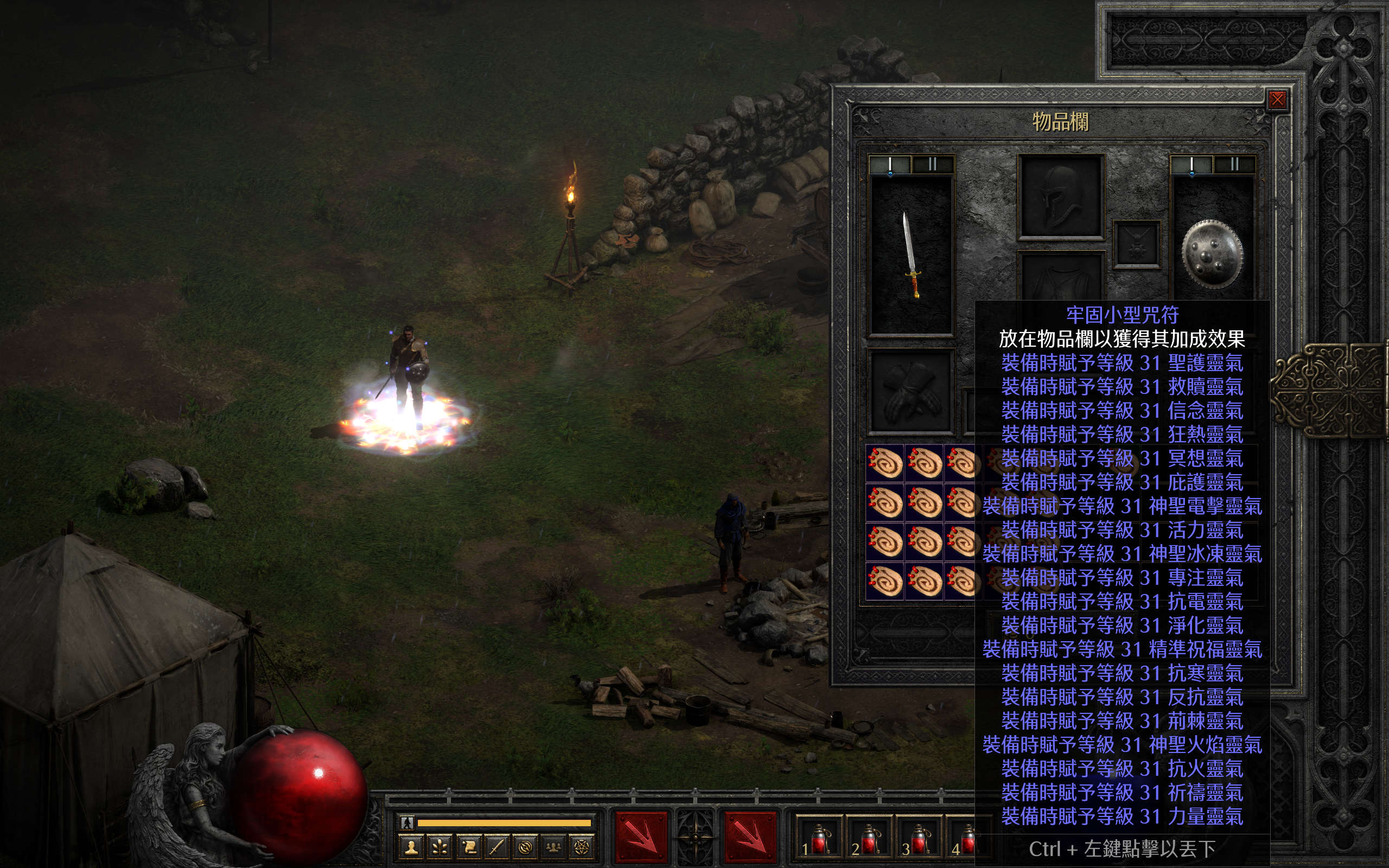Switch to weapon set II above the shield
The image size is (1389, 868).
tap(1234, 165)
